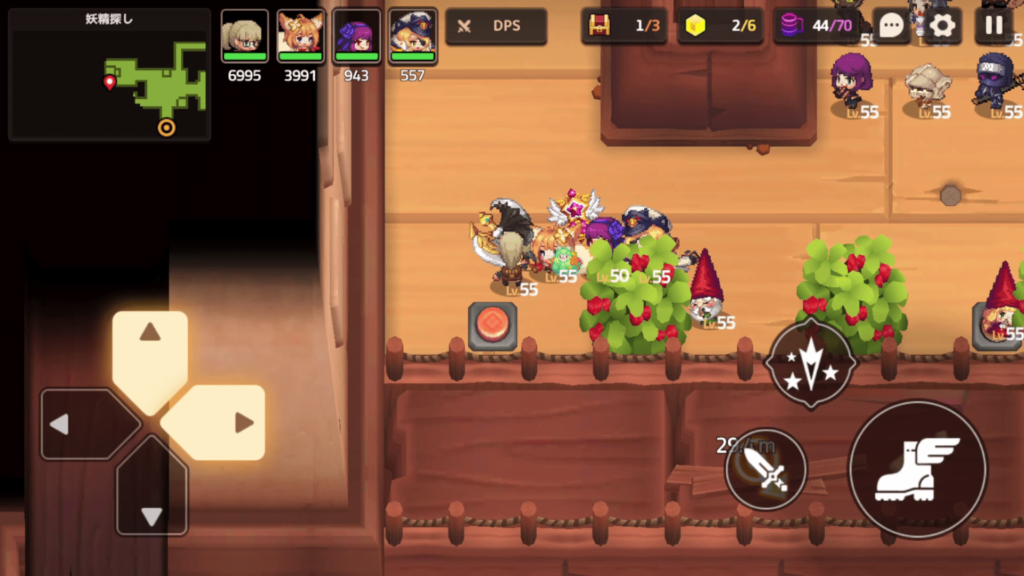Select the fox-eared hero portrait with 3991

click(301, 38)
